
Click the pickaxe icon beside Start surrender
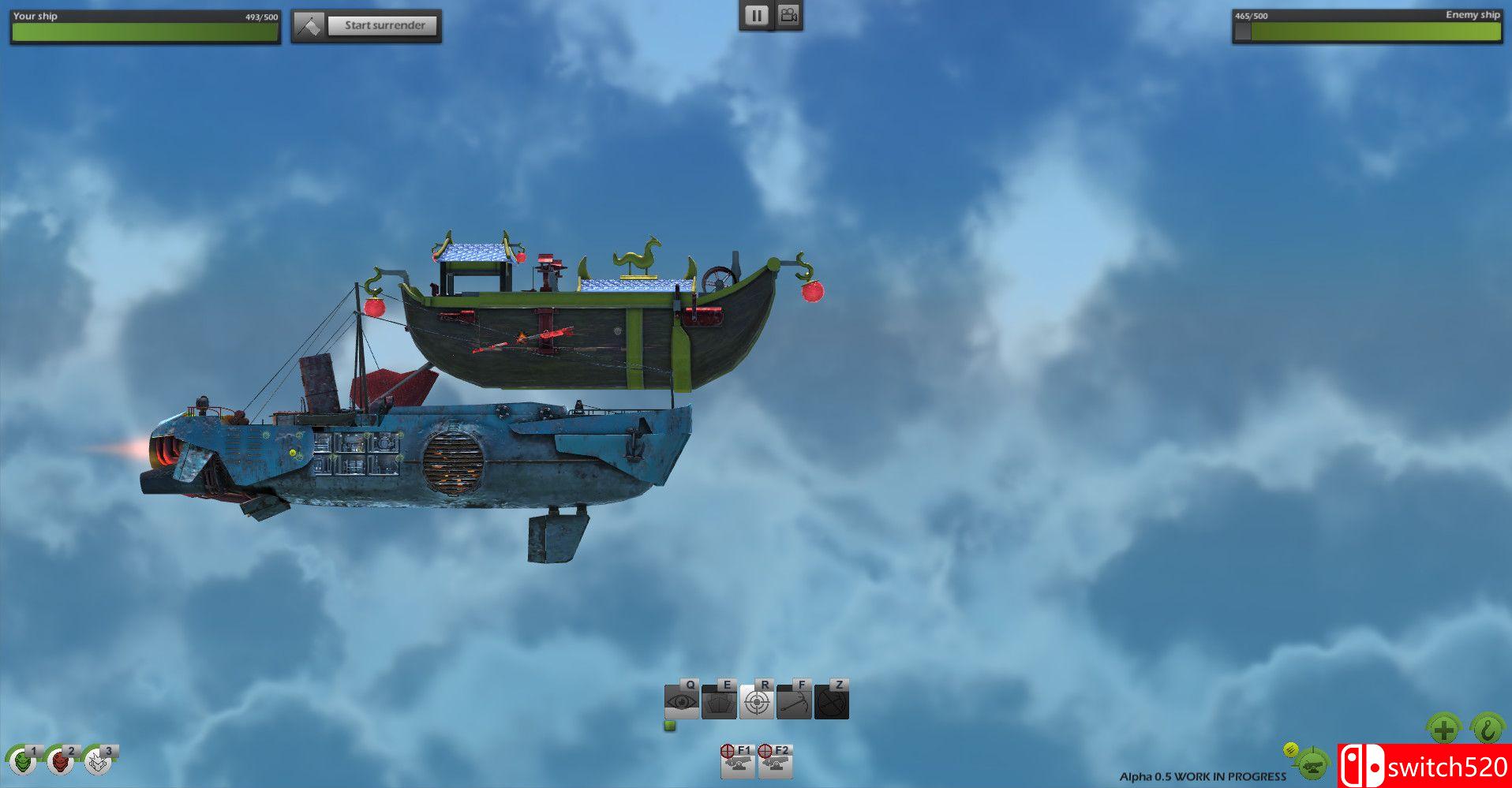(x=309, y=23)
